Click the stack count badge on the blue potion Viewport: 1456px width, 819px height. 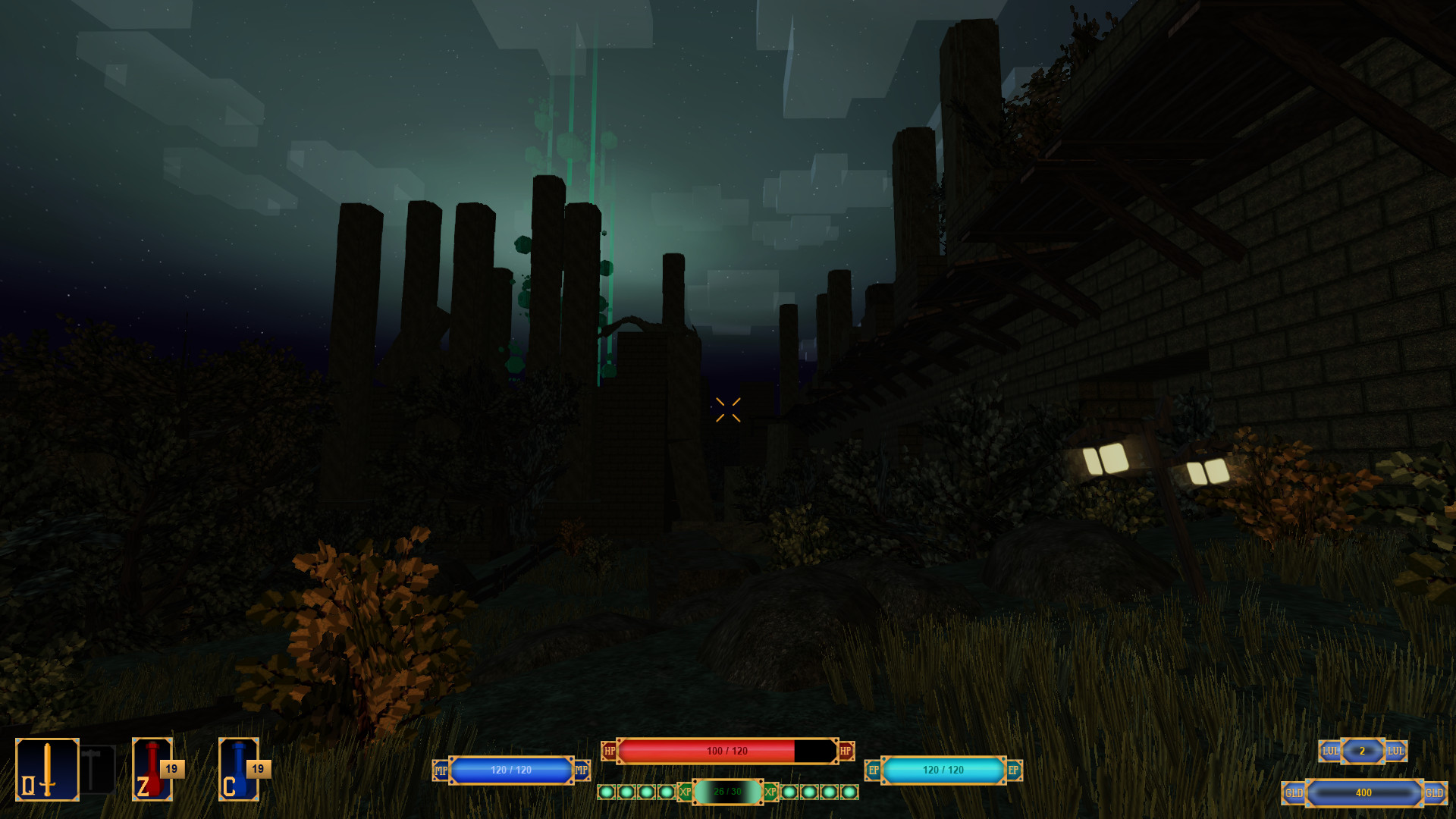pos(258,769)
